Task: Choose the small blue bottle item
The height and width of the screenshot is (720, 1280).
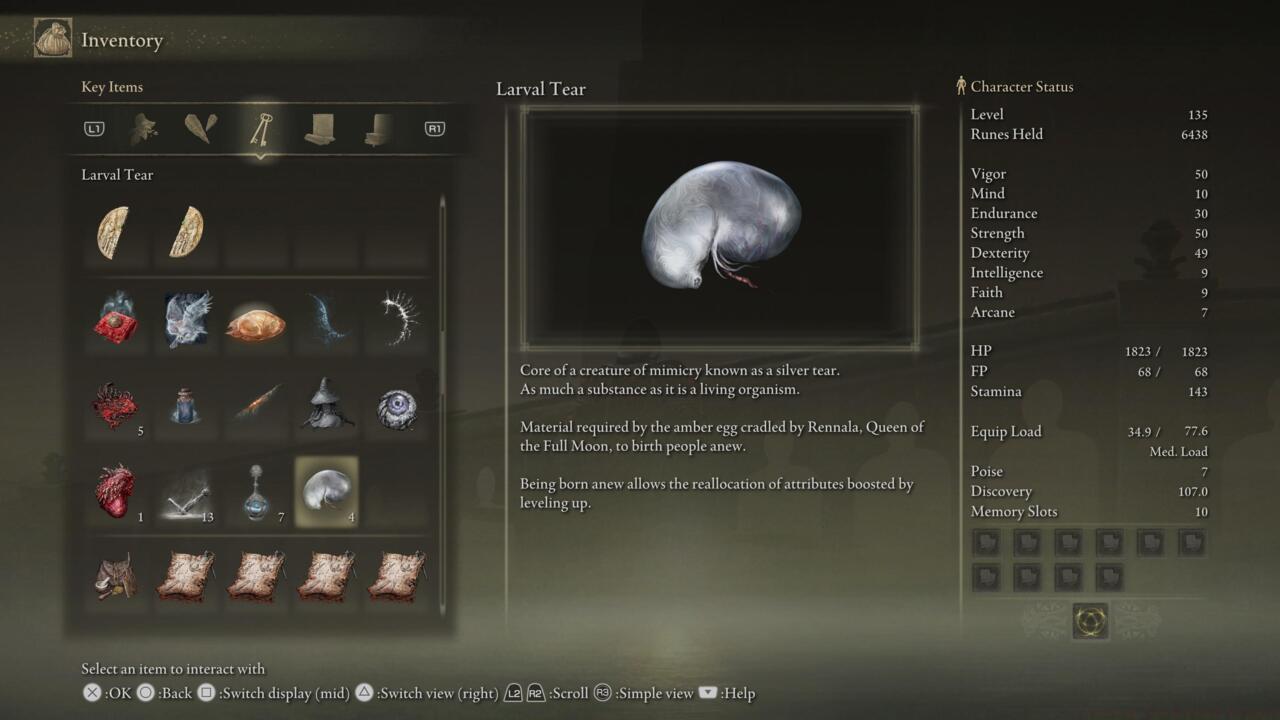Action: coord(186,406)
